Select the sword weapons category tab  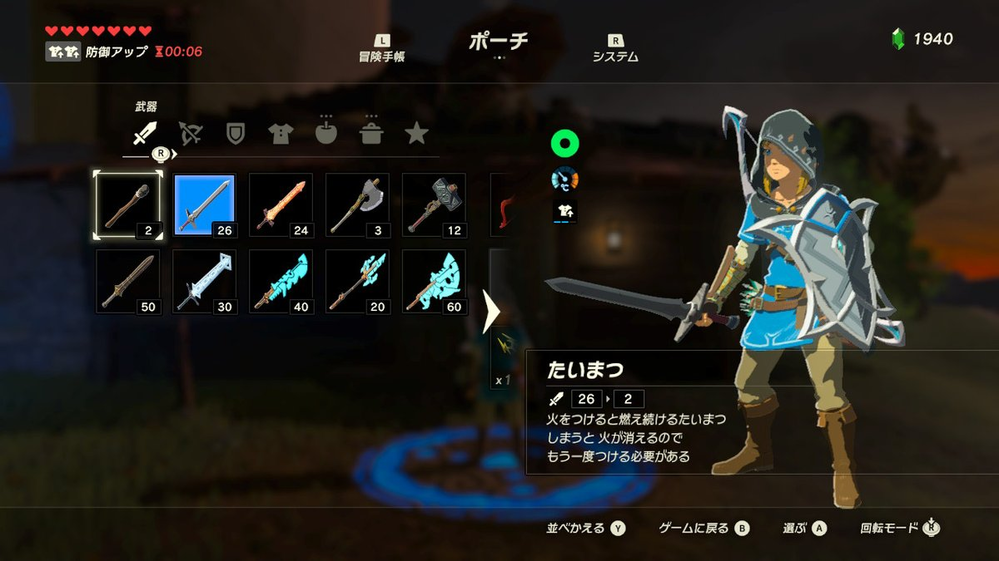point(146,133)
